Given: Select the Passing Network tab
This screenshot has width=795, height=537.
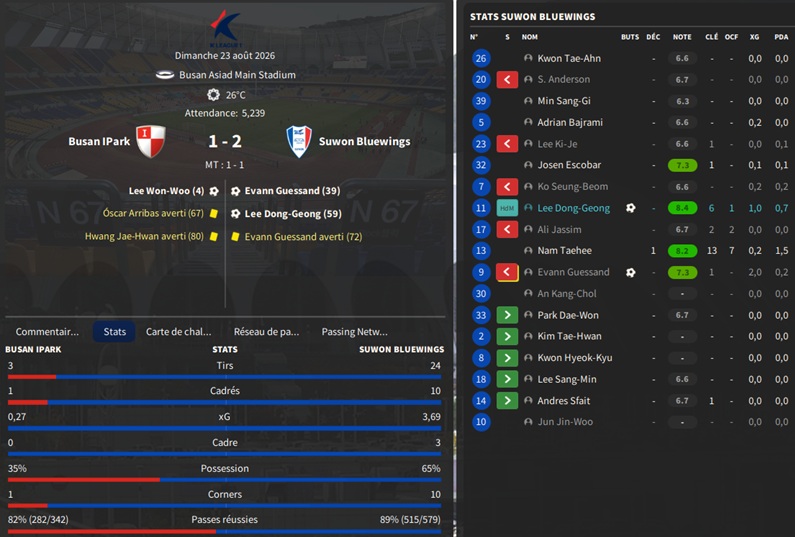Looking at the screenshot, I should pos(355,331).
